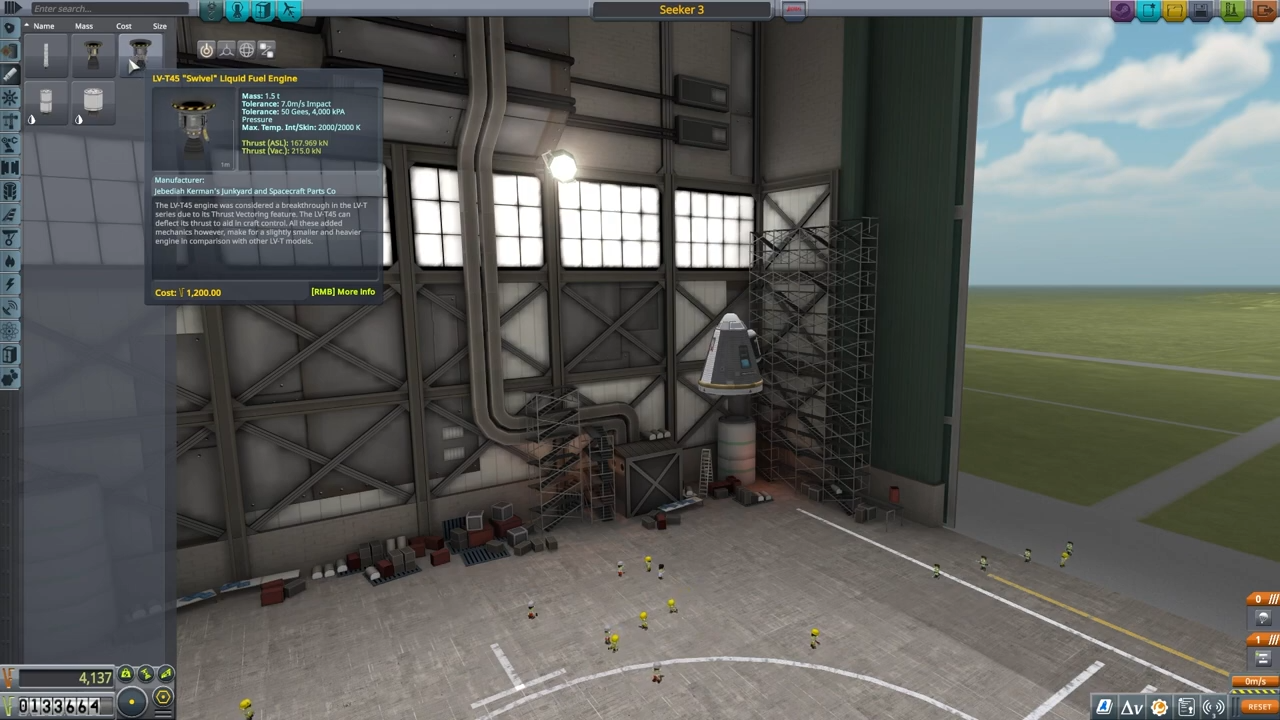Screen dimensions: 1280x720
Task: Sort parts by the Cost column
Action: 123,26
